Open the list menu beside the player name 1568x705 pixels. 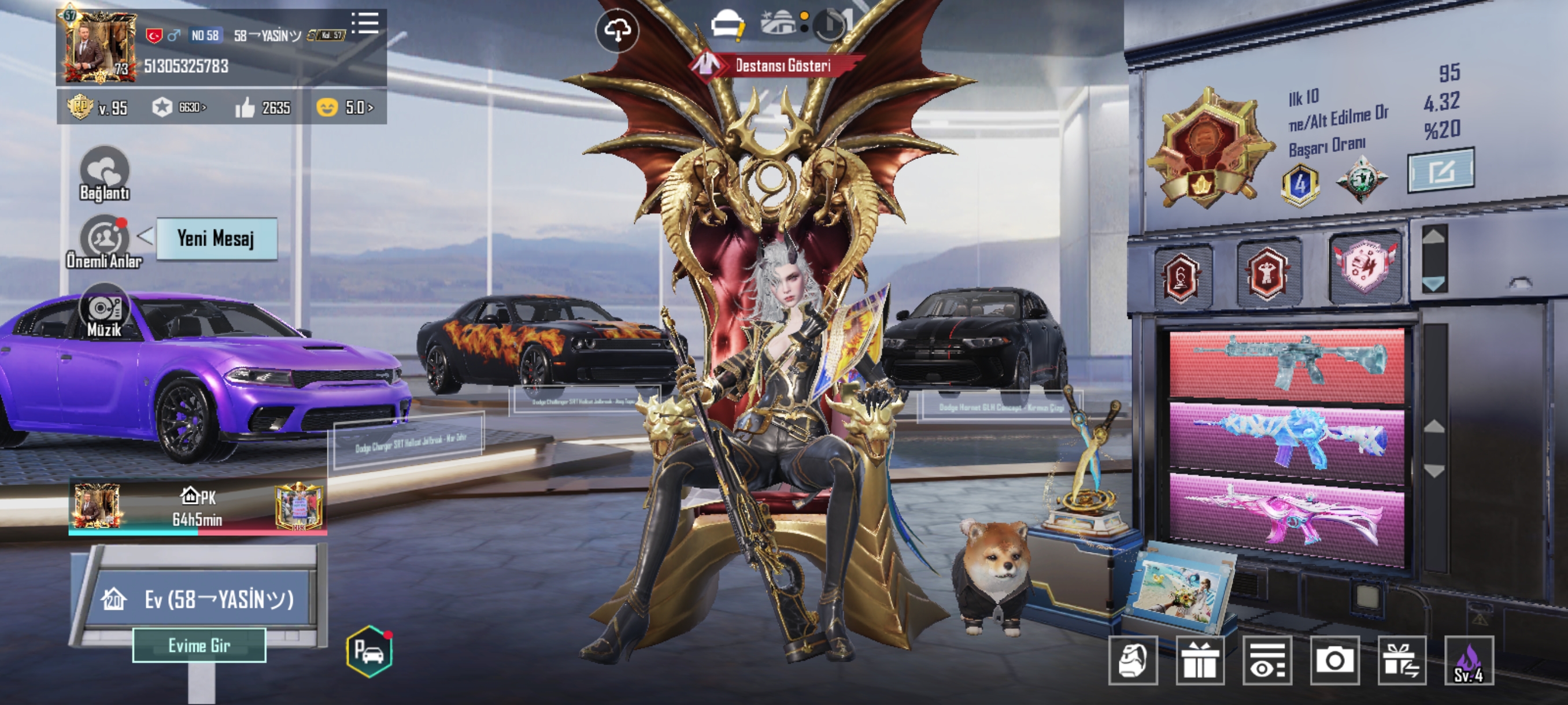365,24
